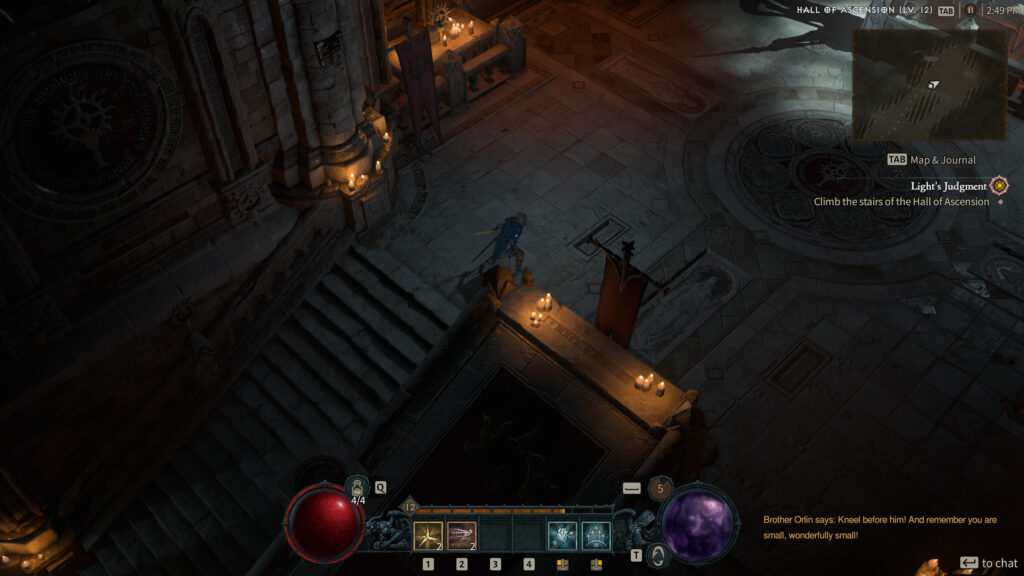The width and height of the screenshot is (1024, 576).
Task: Click the orange number 5 badge
Action: [660, 489]
